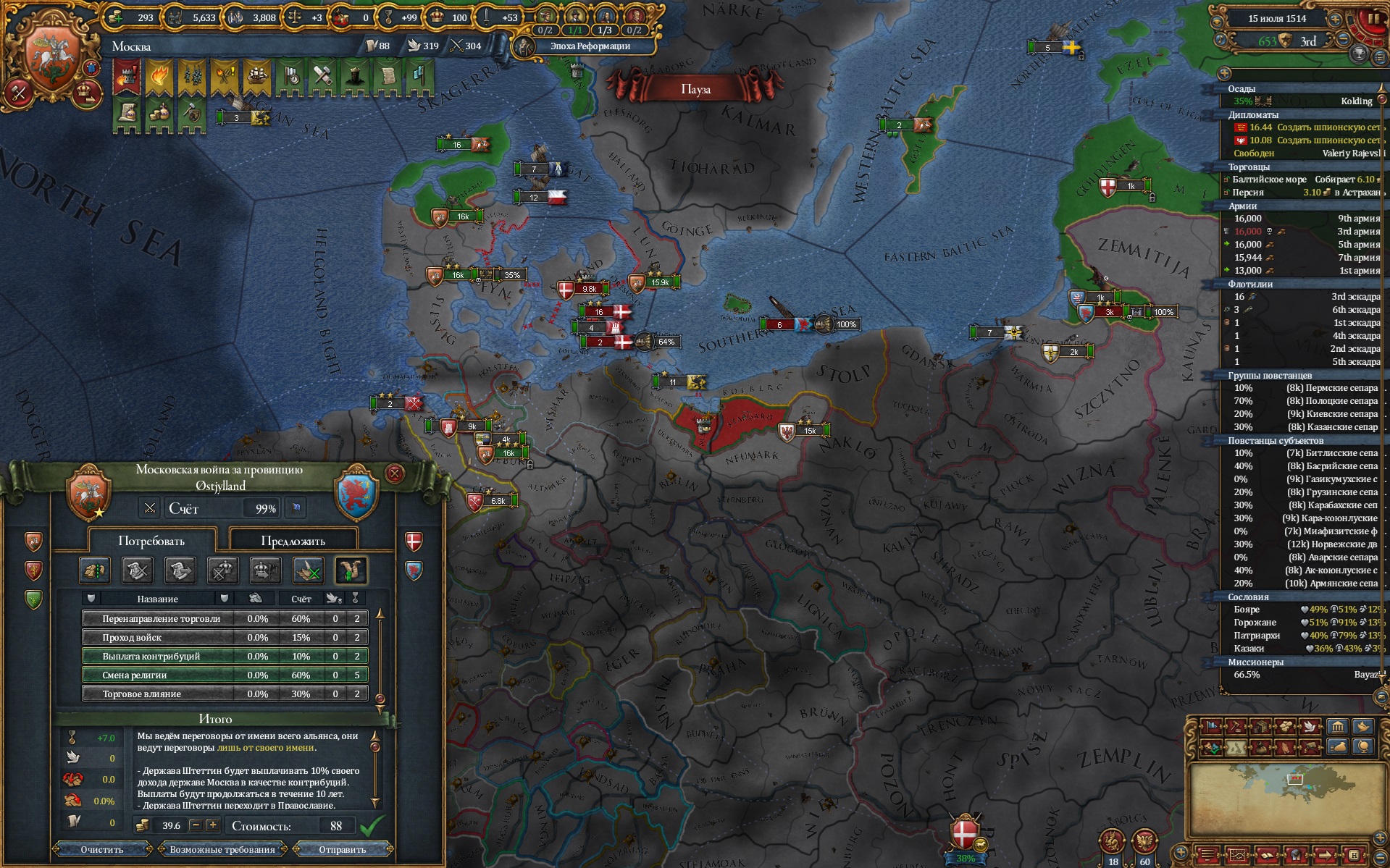This screenshot has width=1390, height=868.
Task: Decrease gold demand with the minus button
Action: tap(196, 825)
